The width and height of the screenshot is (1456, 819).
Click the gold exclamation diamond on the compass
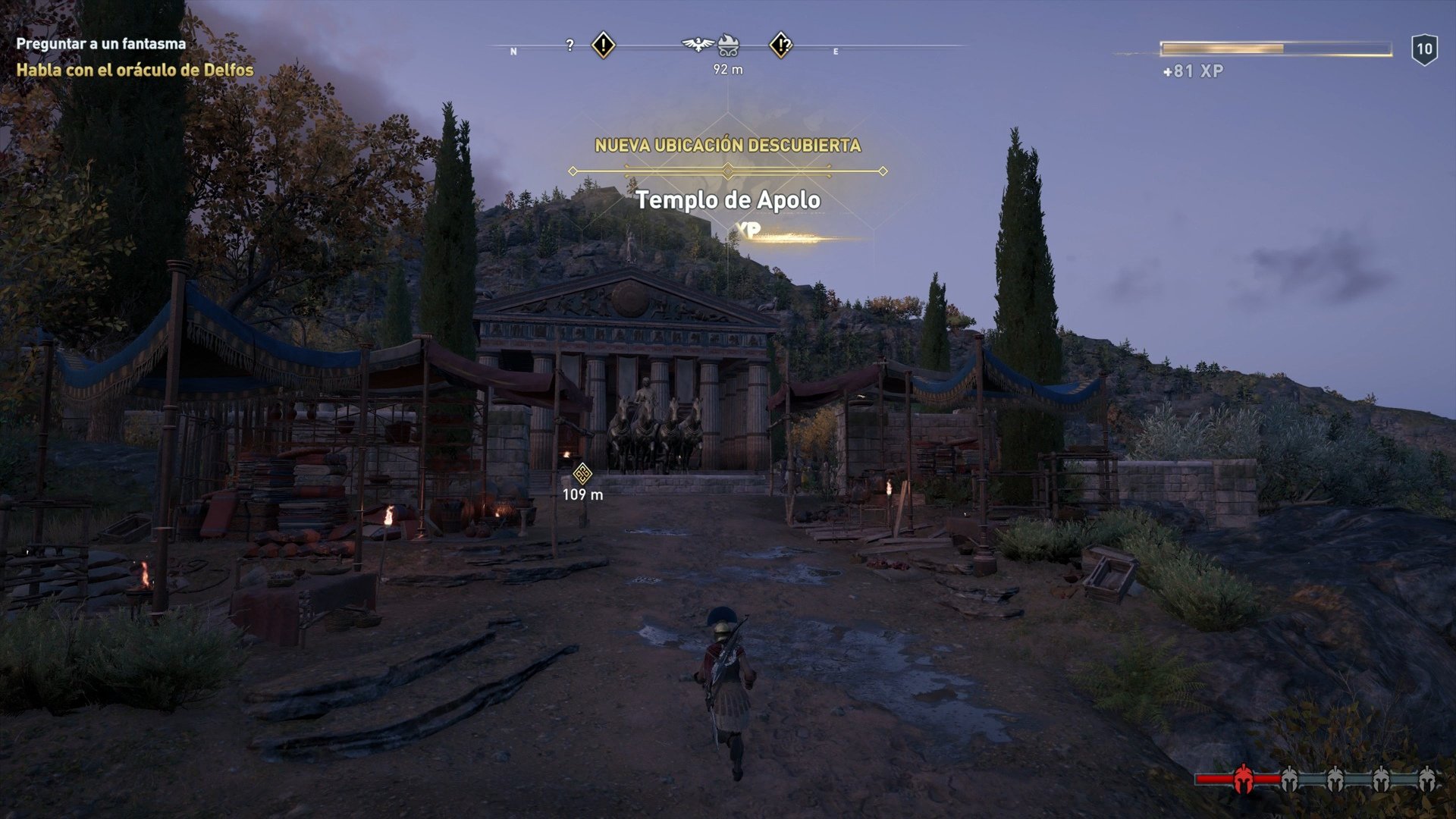pyautogui.click(x=603, y=46)
